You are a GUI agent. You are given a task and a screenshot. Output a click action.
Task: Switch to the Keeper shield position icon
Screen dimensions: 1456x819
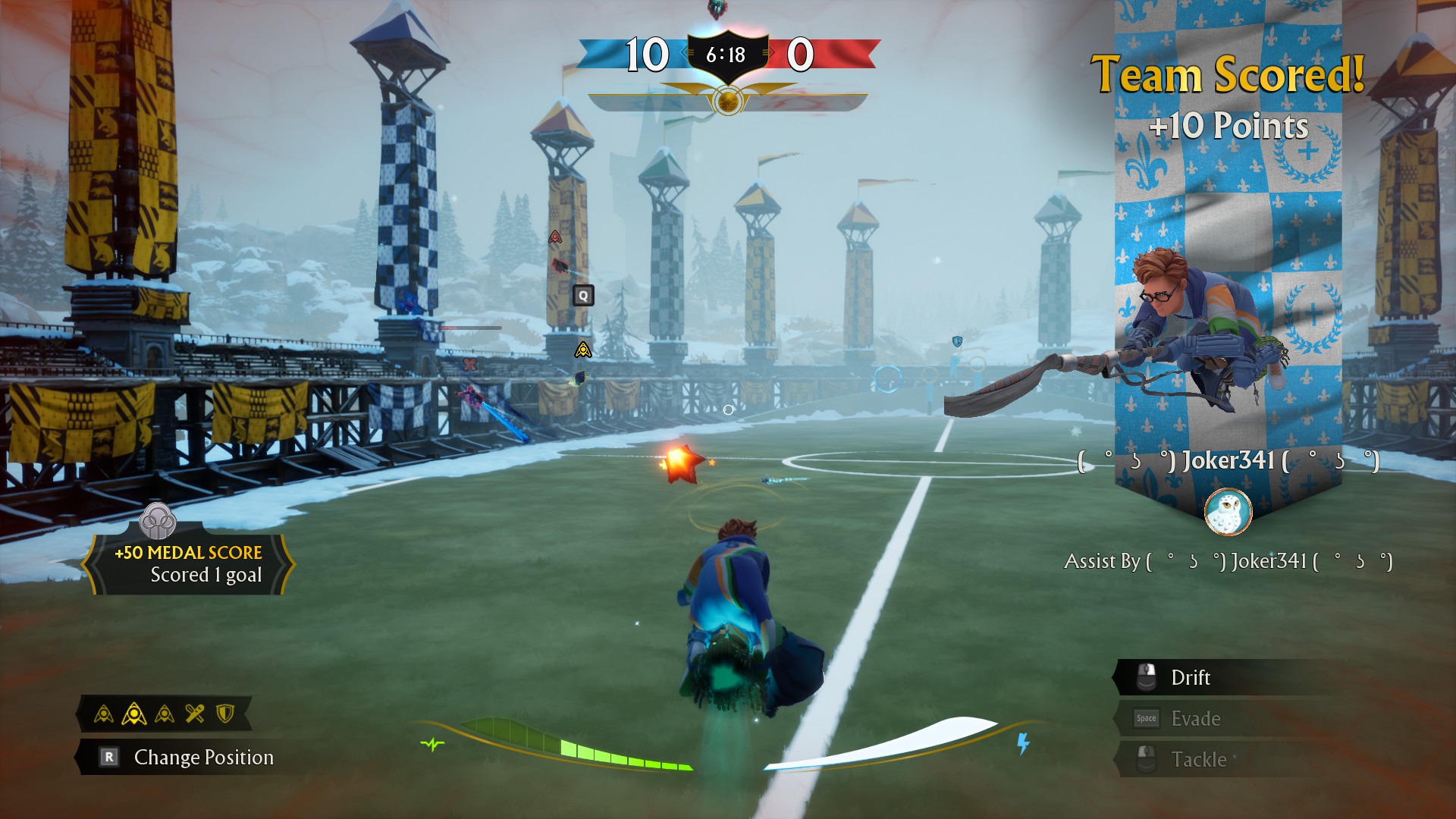point(225,714)
